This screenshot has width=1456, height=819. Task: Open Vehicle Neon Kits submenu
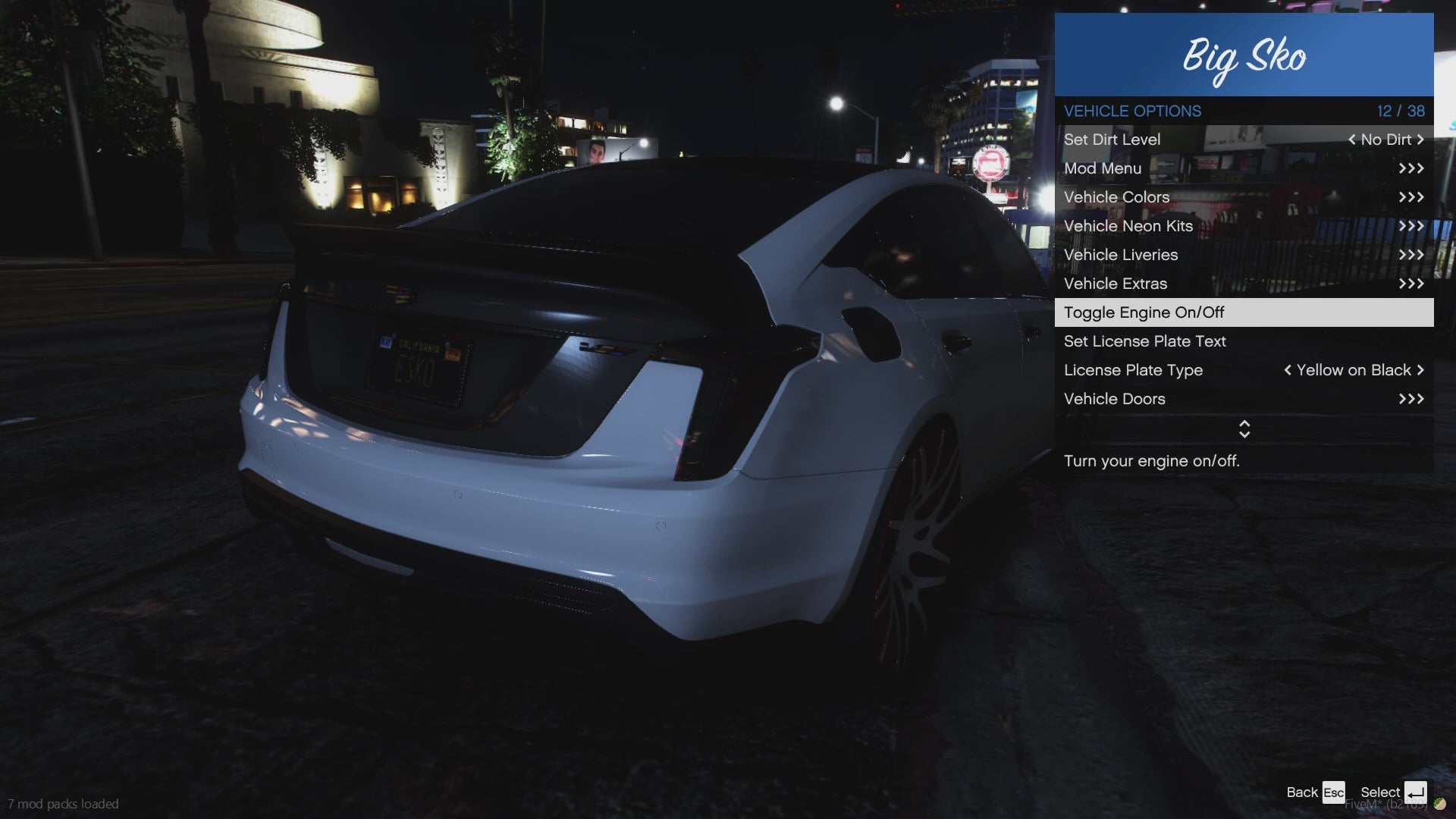pyautogui.click(x=1244, y=226)
